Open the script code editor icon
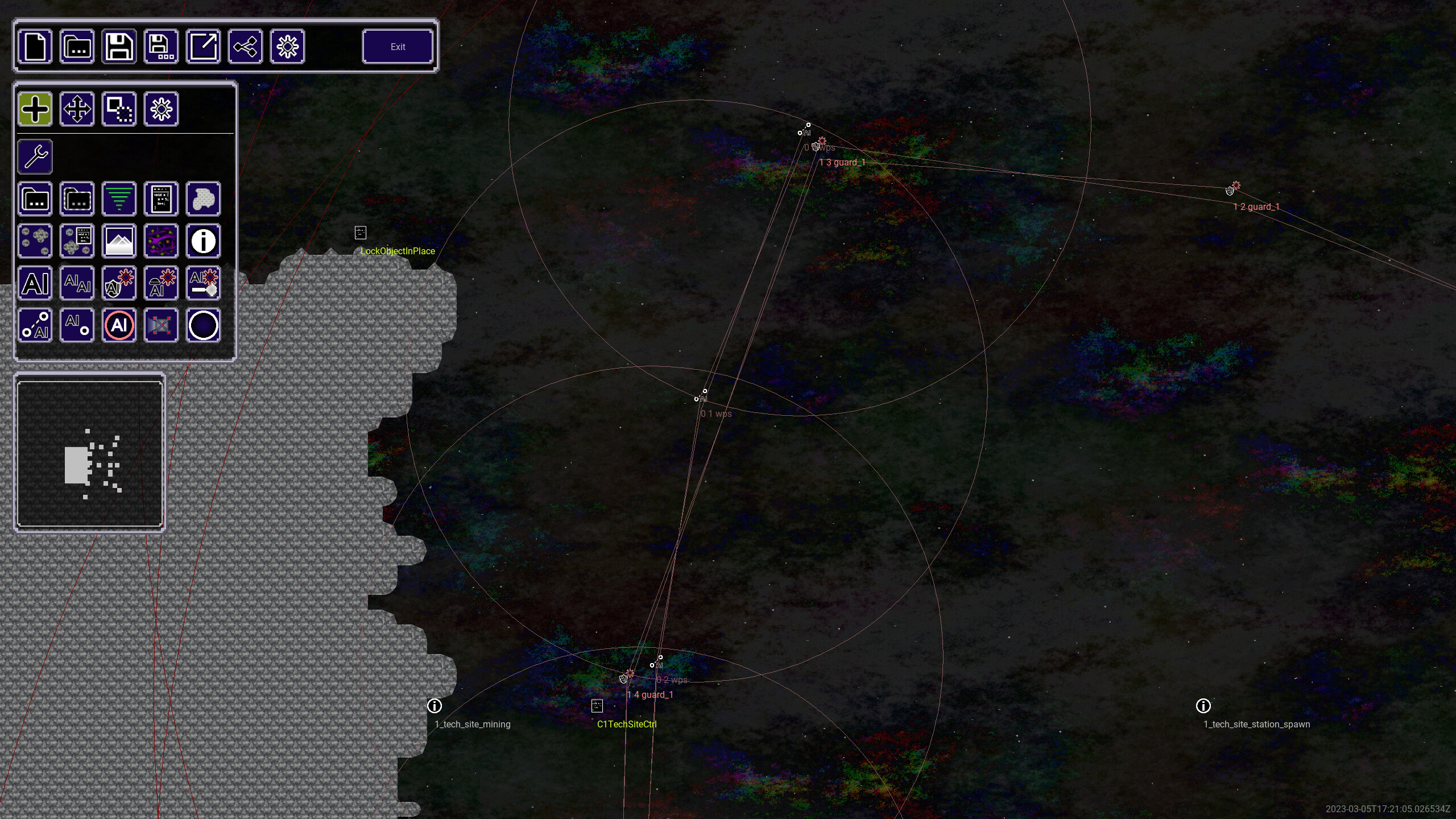The height and width of the screenshot is (819, 1456). (x=161, y=198)
